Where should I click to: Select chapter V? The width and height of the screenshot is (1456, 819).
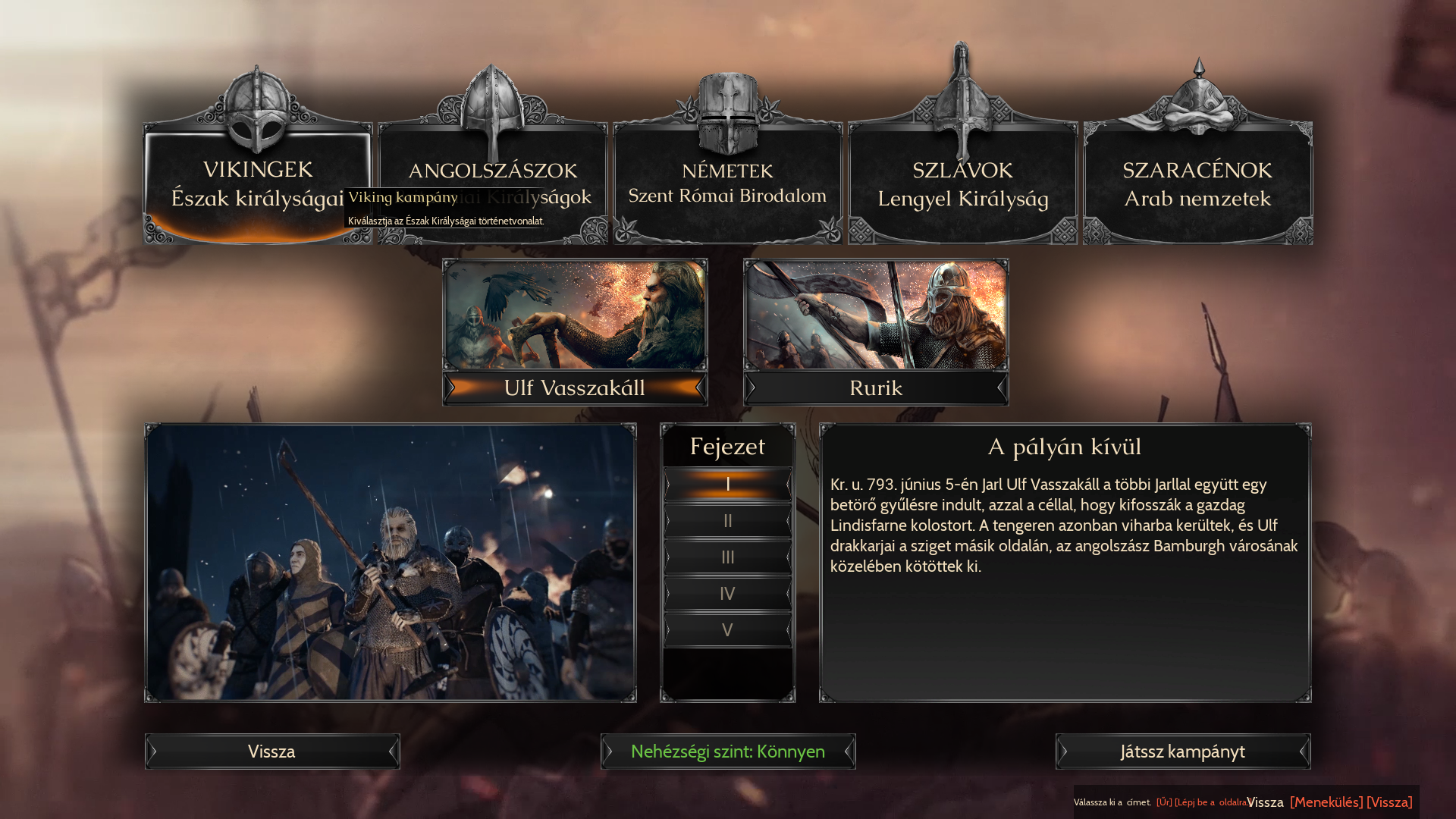click(x=727, y=630)
